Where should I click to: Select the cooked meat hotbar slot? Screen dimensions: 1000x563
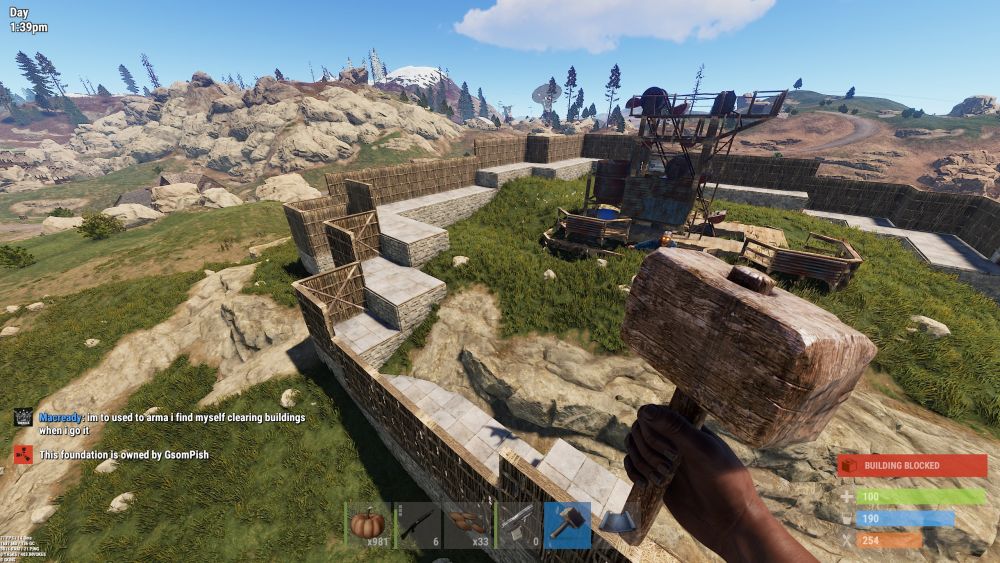point(467,525)
